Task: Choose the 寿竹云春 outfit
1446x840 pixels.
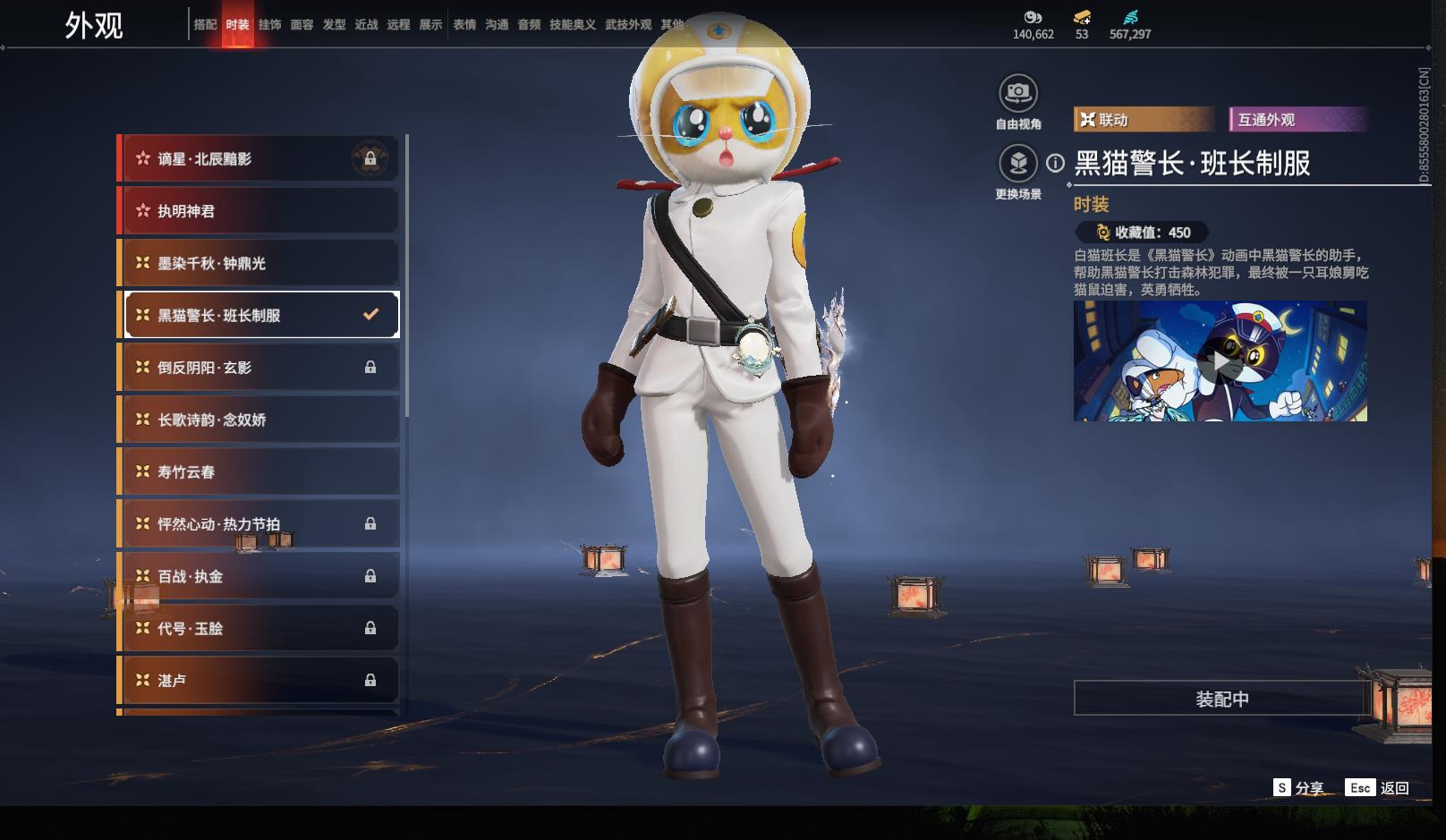Action: (x=259, y=471)
